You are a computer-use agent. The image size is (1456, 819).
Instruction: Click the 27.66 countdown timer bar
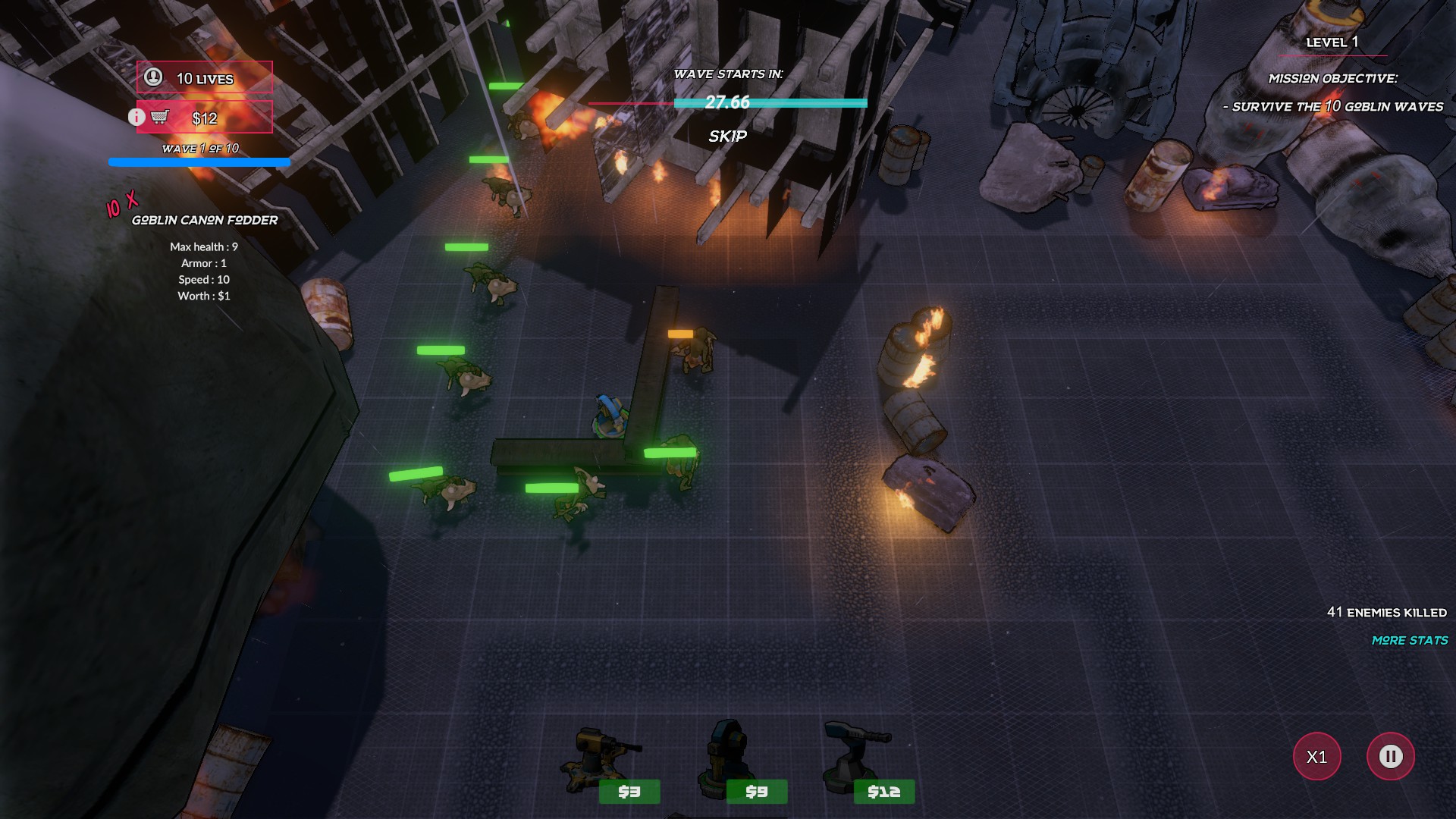[x=726, y=103]
